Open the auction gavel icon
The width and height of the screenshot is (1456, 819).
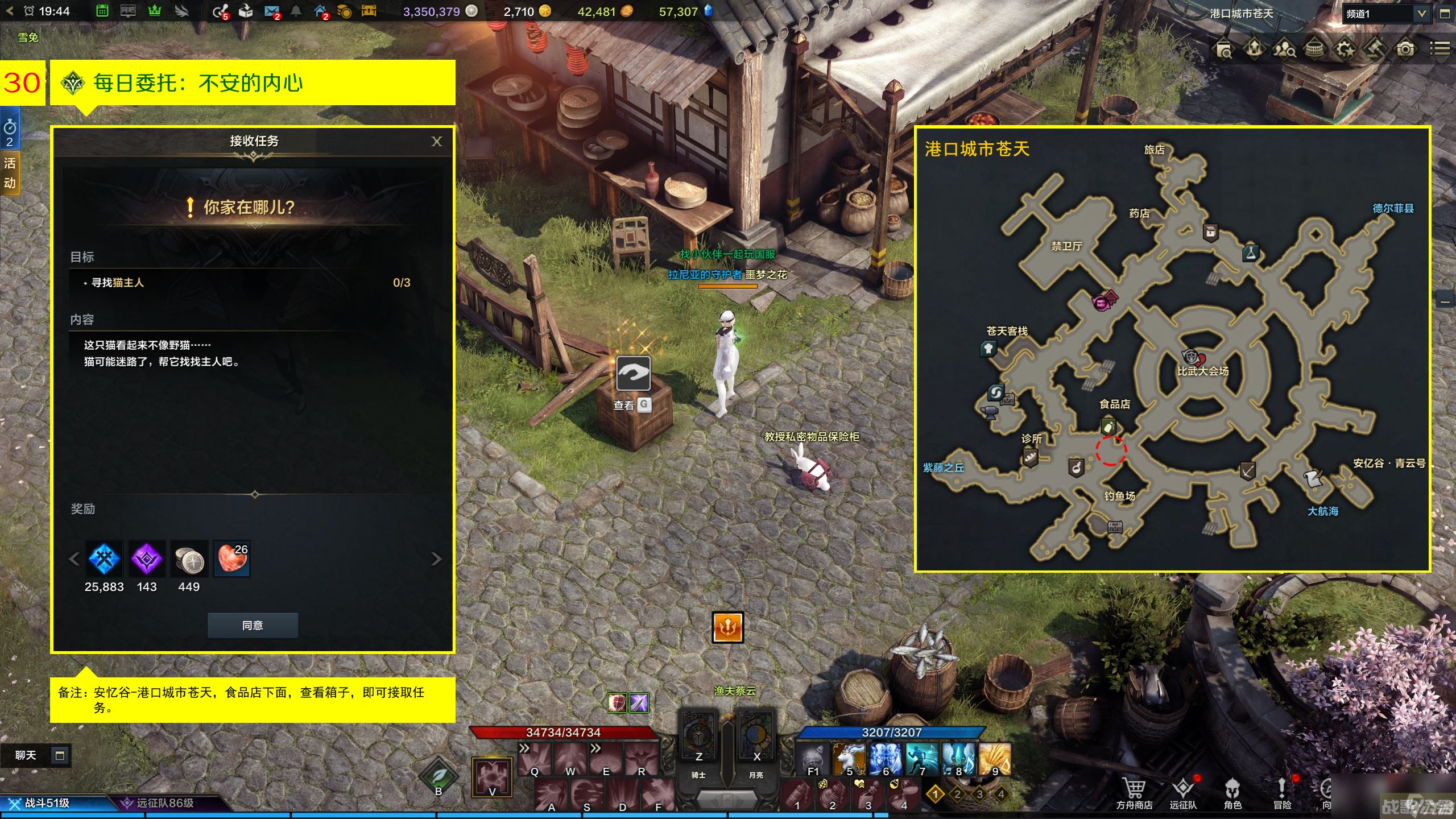[1375, 49]
